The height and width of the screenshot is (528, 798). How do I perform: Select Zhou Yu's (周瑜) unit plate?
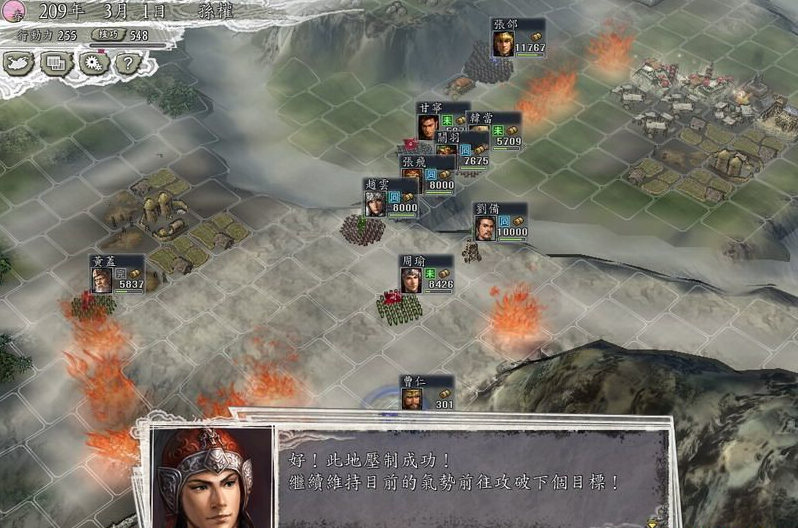click(x=427, y=272)
